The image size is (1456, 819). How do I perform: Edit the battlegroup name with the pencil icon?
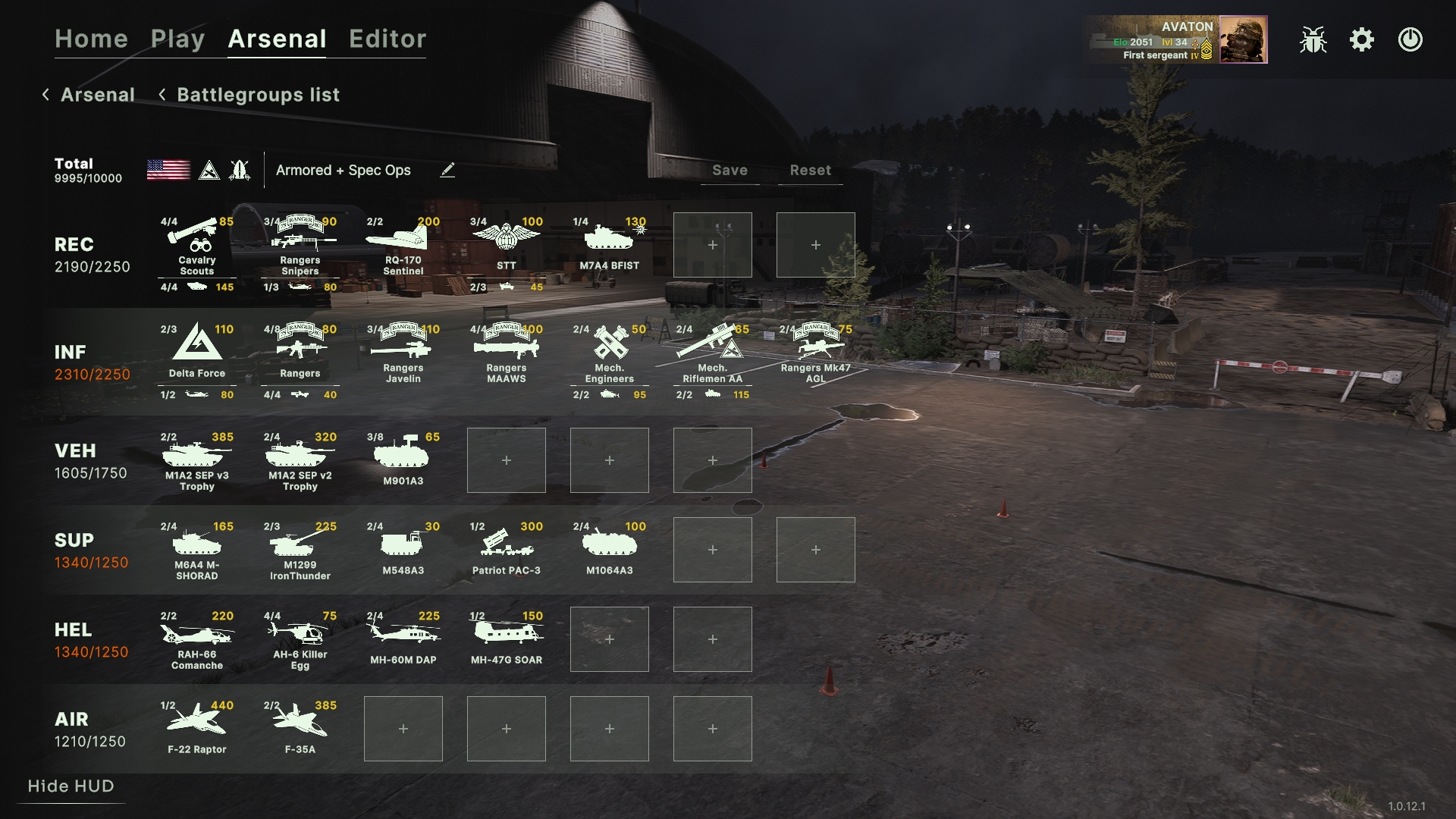point(447,170)
